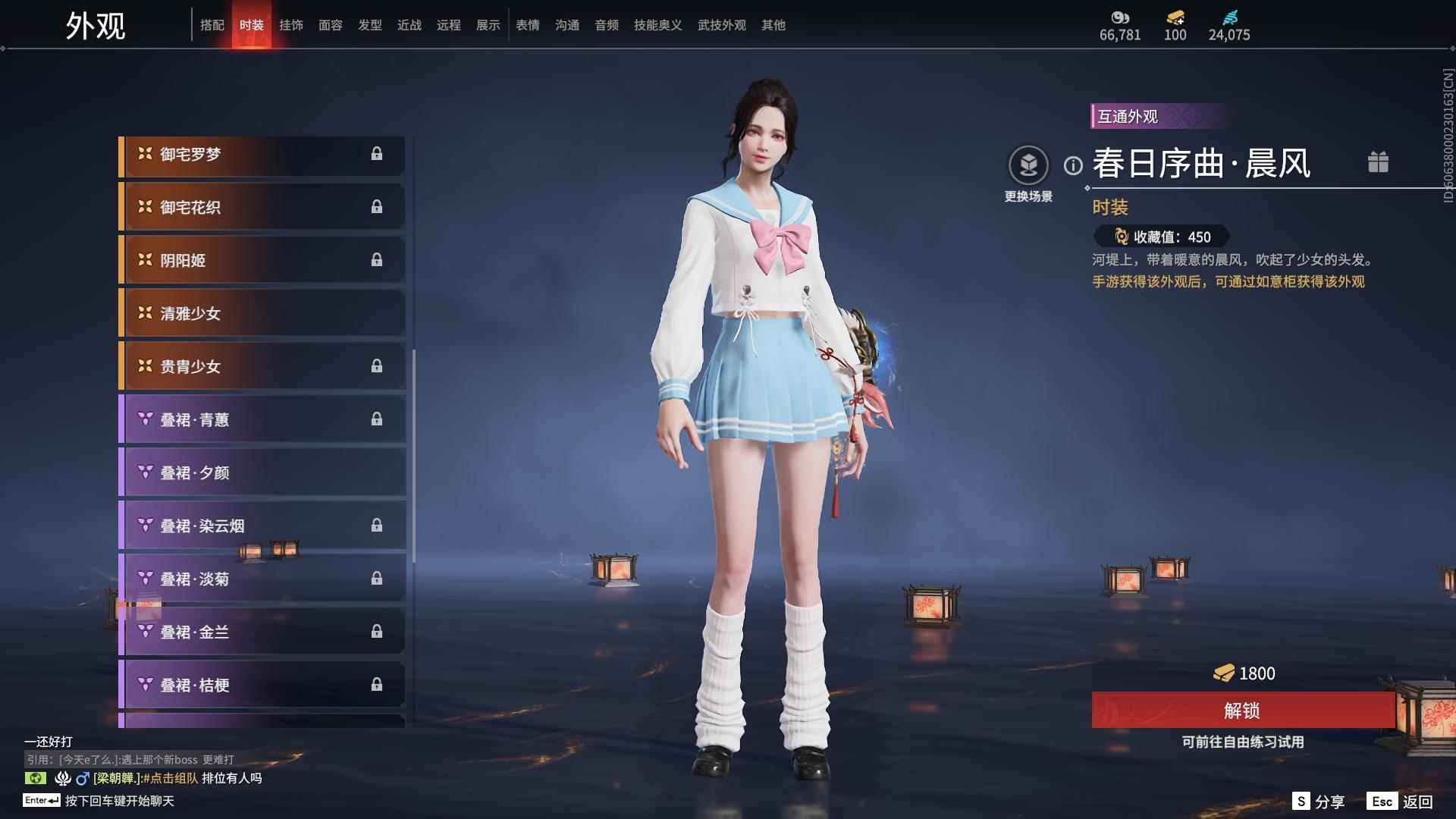This screenshot has width=1456, height=819.
Task: Click the guild emblem icon before 梁朝韡's name
Action: tap(64, 779)
